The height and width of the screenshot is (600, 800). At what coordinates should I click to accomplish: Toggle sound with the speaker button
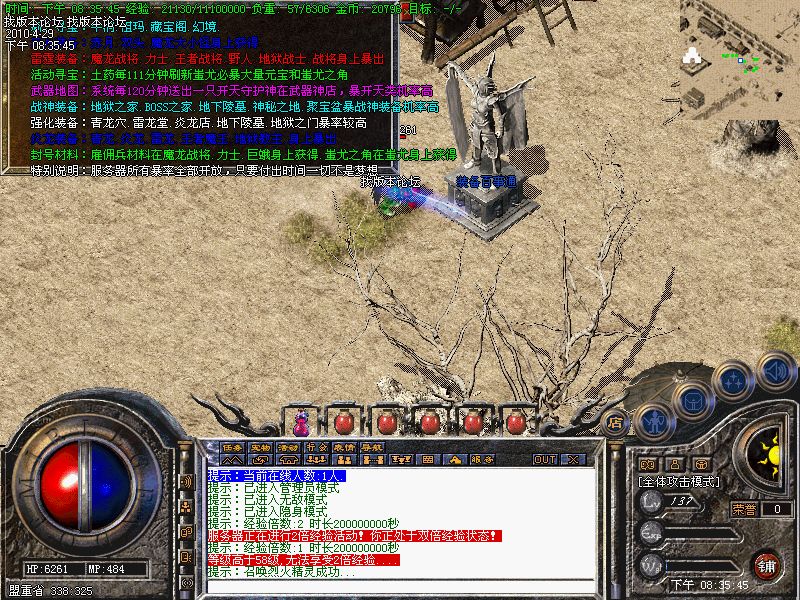coord(775,370)
